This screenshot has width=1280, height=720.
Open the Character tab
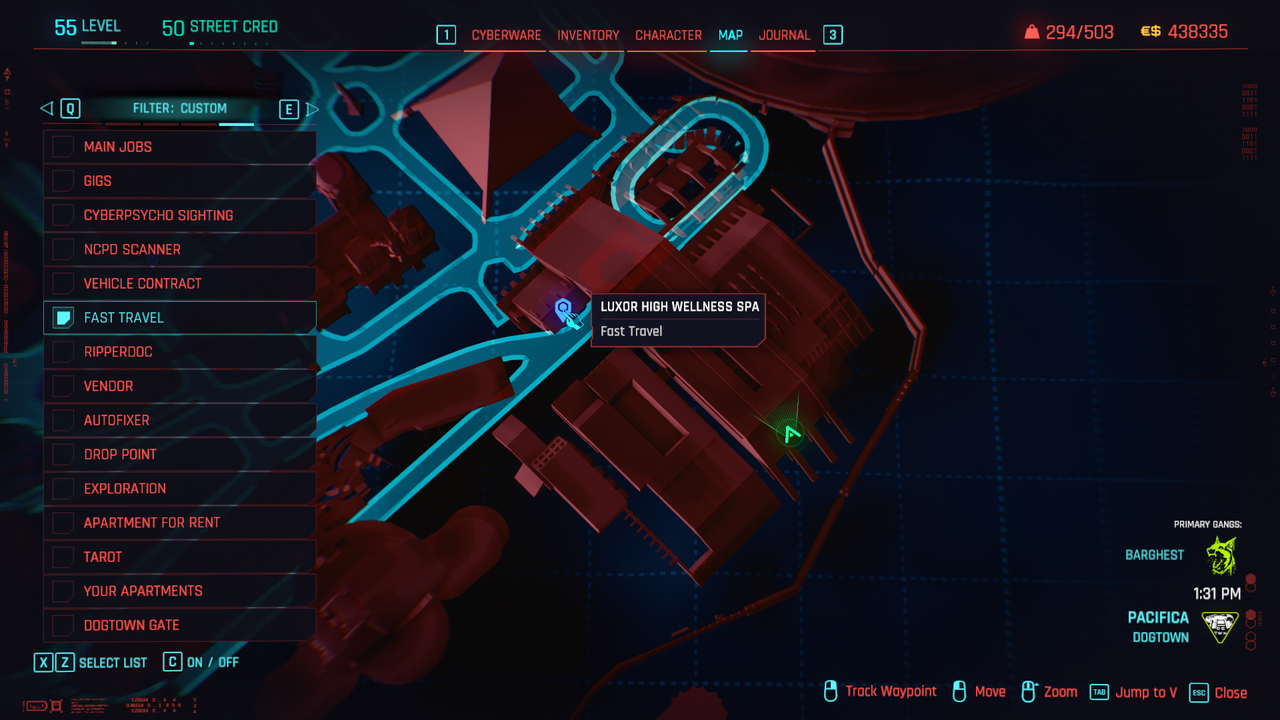point(668,35)
